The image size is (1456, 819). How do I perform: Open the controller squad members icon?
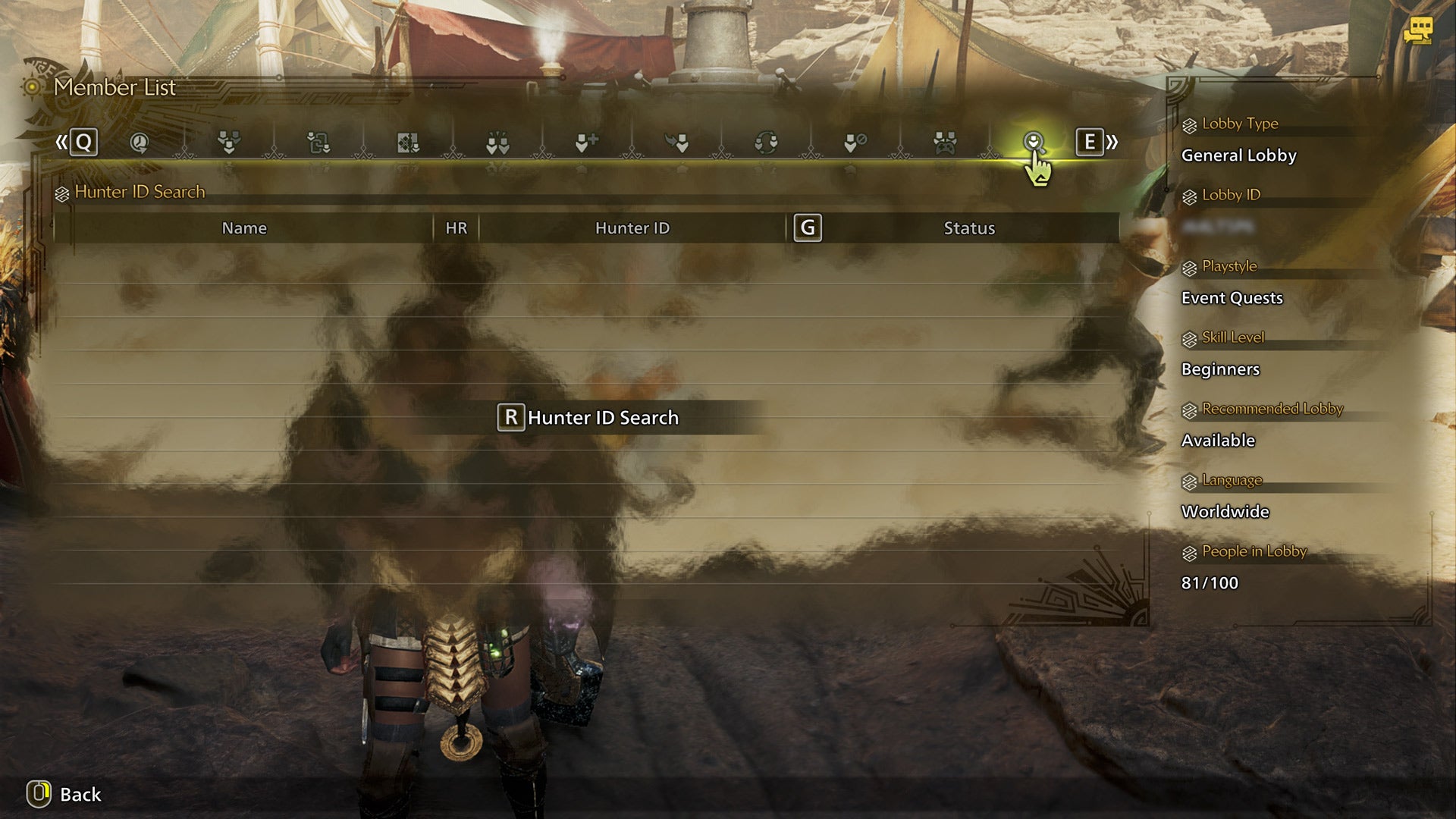pyautogui.click(x=946, y=143)
